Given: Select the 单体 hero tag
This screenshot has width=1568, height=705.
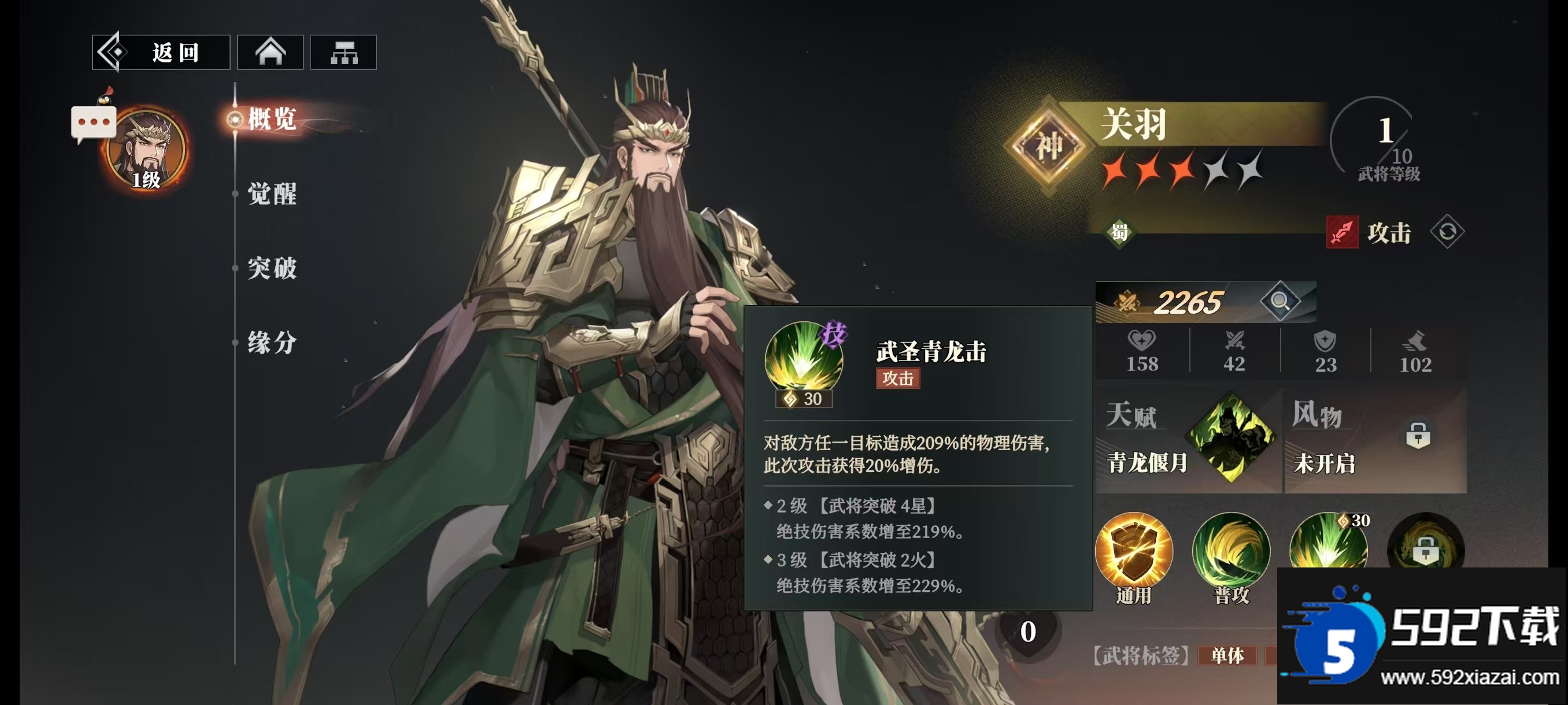Looking at the screenshot, I should coord(1227,656).
